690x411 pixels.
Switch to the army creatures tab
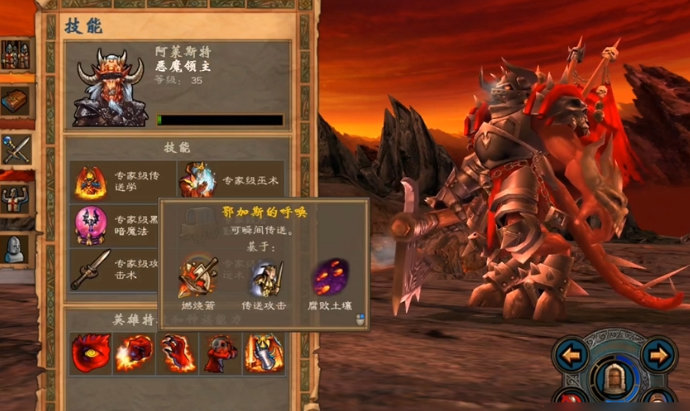(x=16, y=54)
